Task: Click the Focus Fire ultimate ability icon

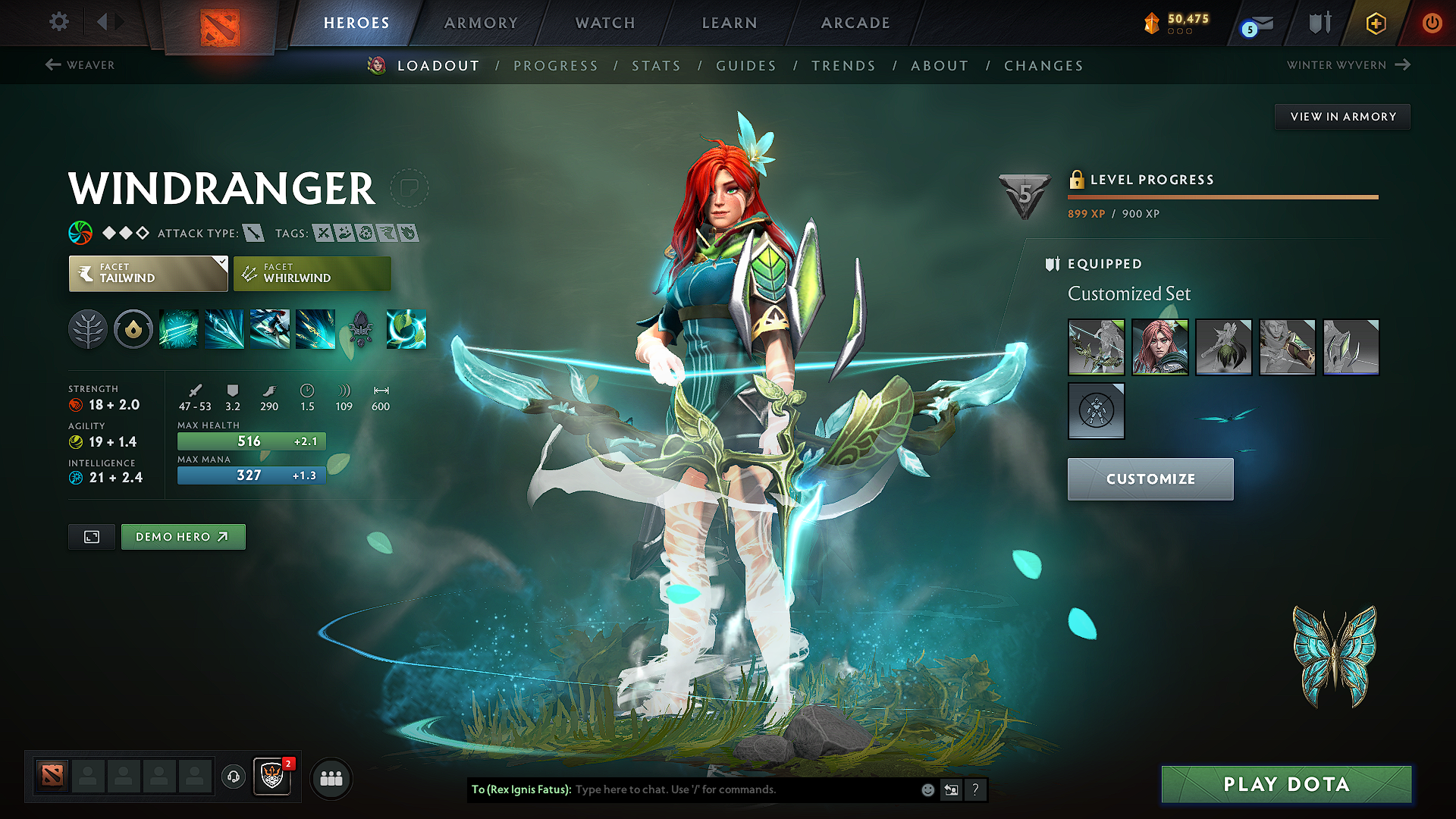Action: (315, 329)
